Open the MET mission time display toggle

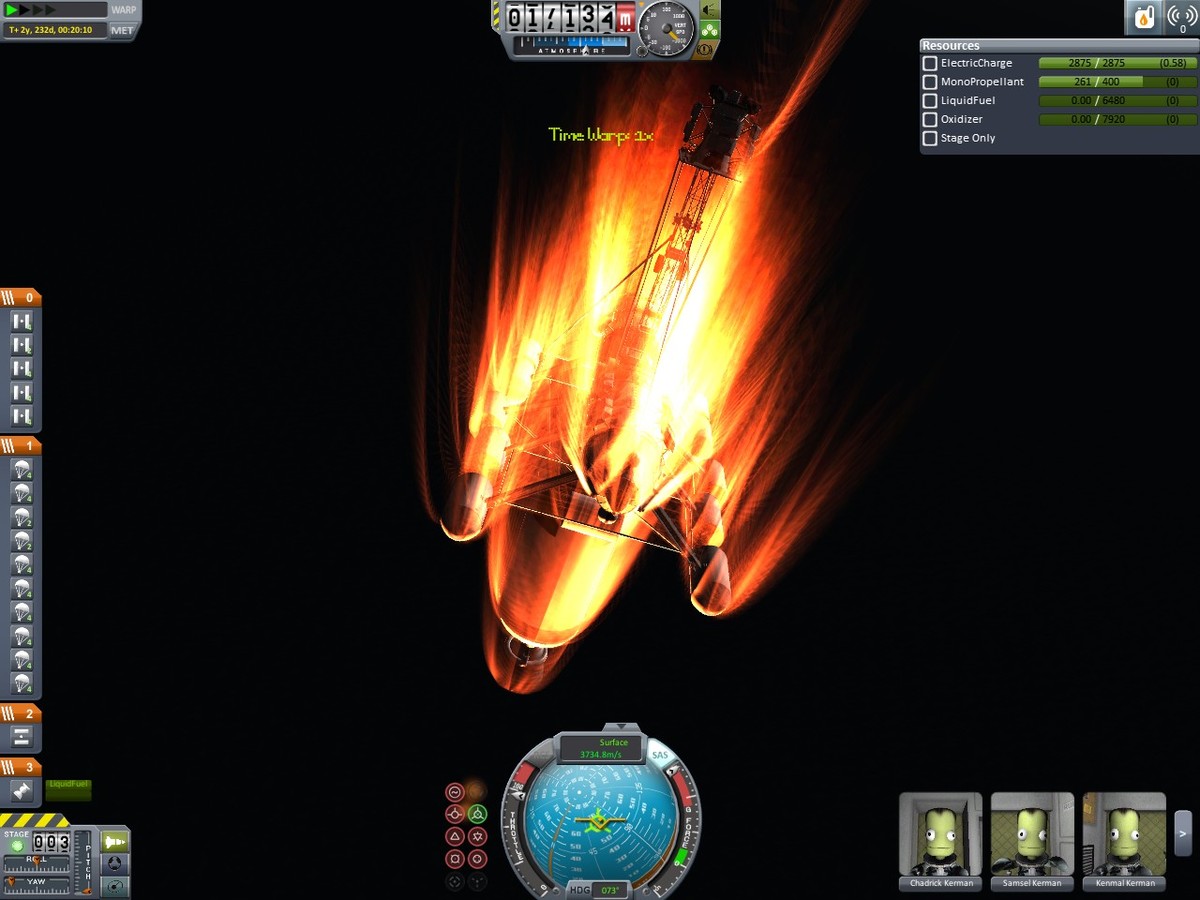(122, 30)
